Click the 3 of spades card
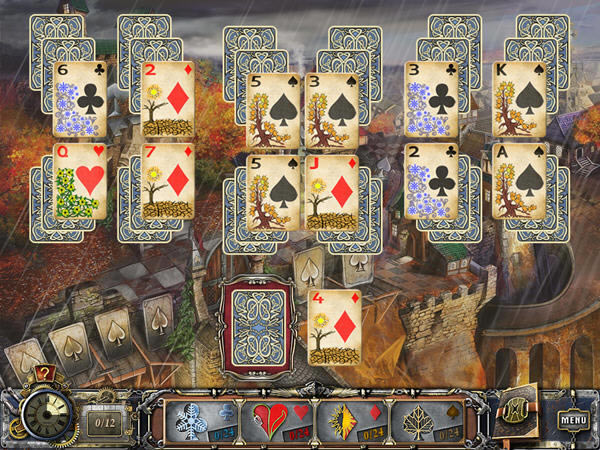The image size is (600, 450). [x=331, y=111]
